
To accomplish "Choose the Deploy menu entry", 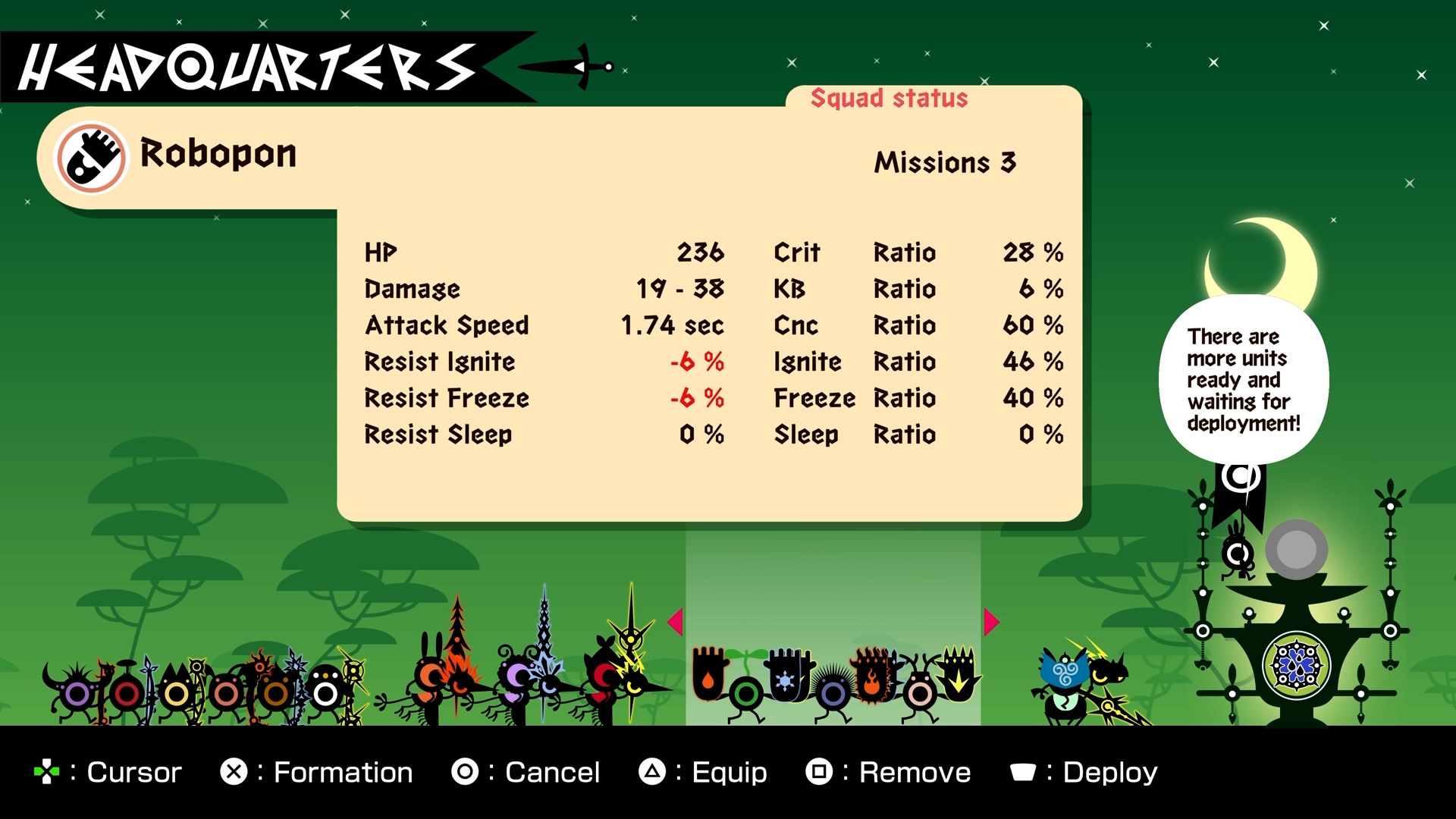I will [1109, 771].
